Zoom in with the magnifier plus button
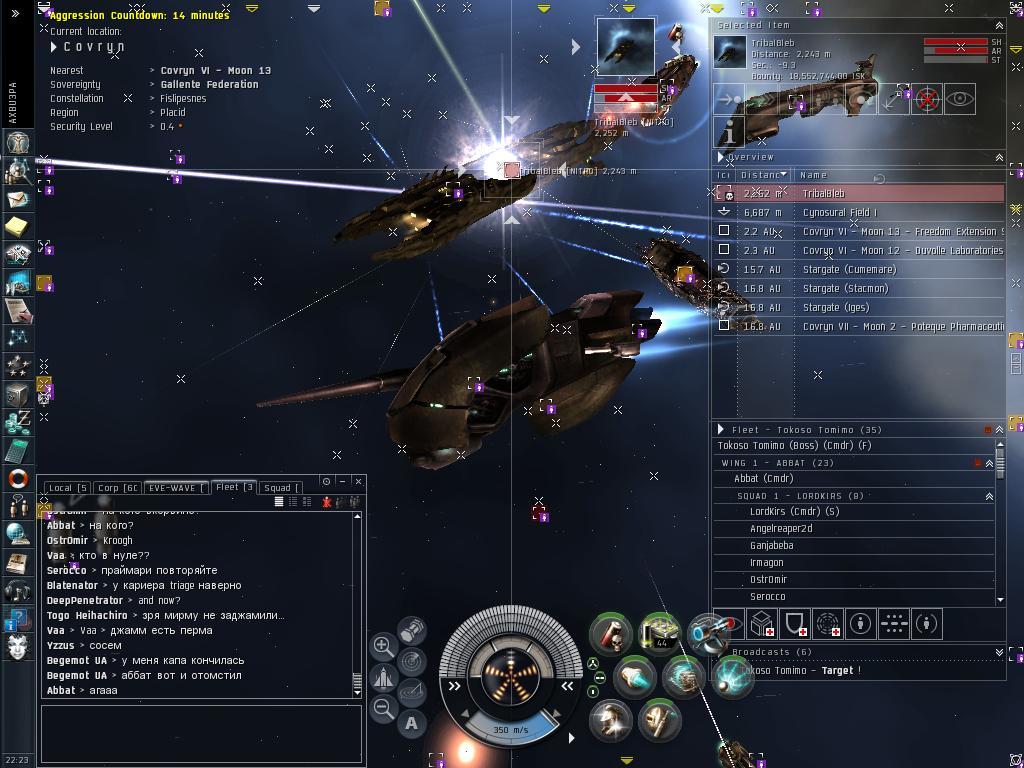 pyautogui.click(x=383, y=646)
